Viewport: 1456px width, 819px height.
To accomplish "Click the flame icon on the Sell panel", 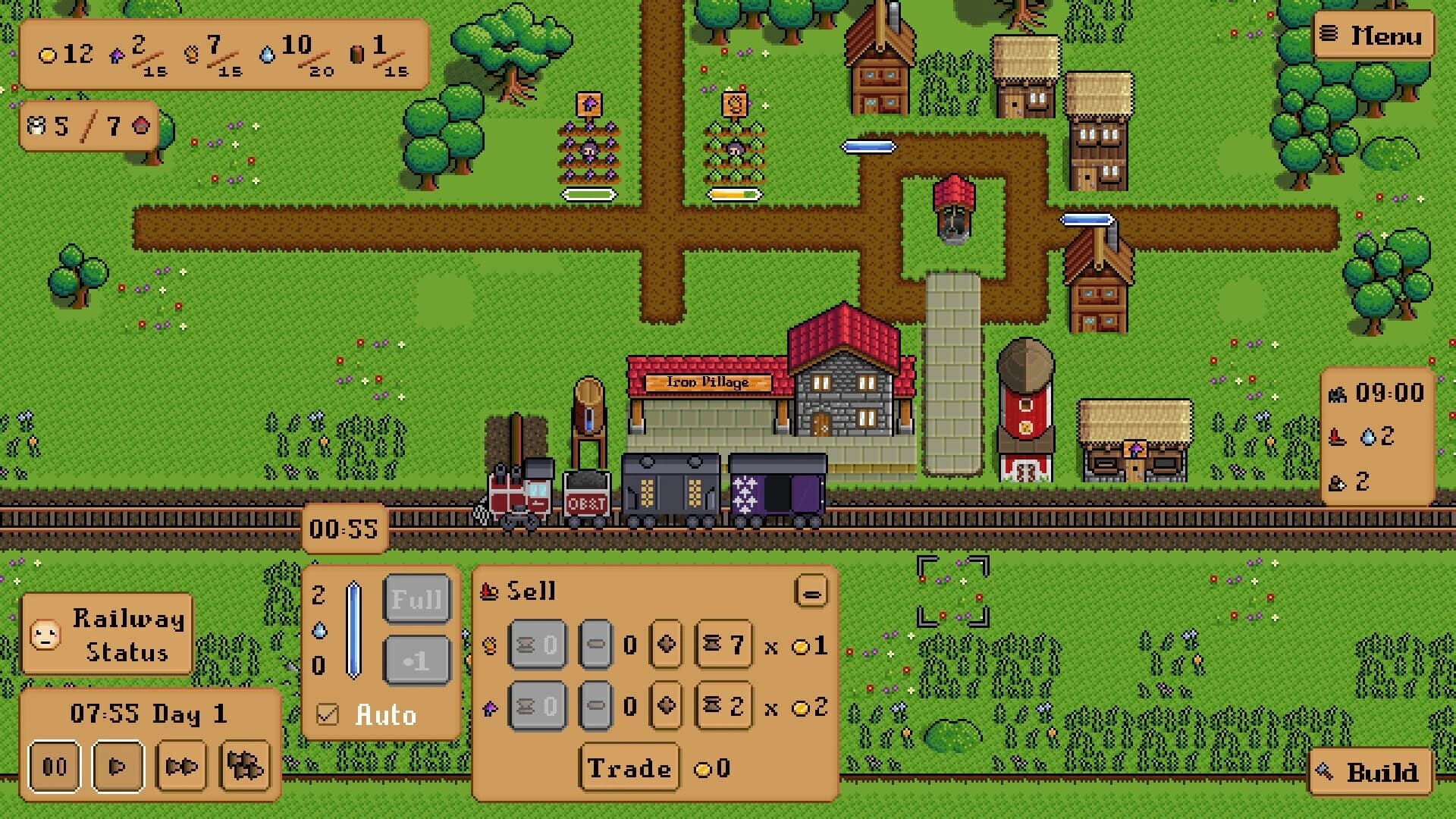I will (489, 591).
